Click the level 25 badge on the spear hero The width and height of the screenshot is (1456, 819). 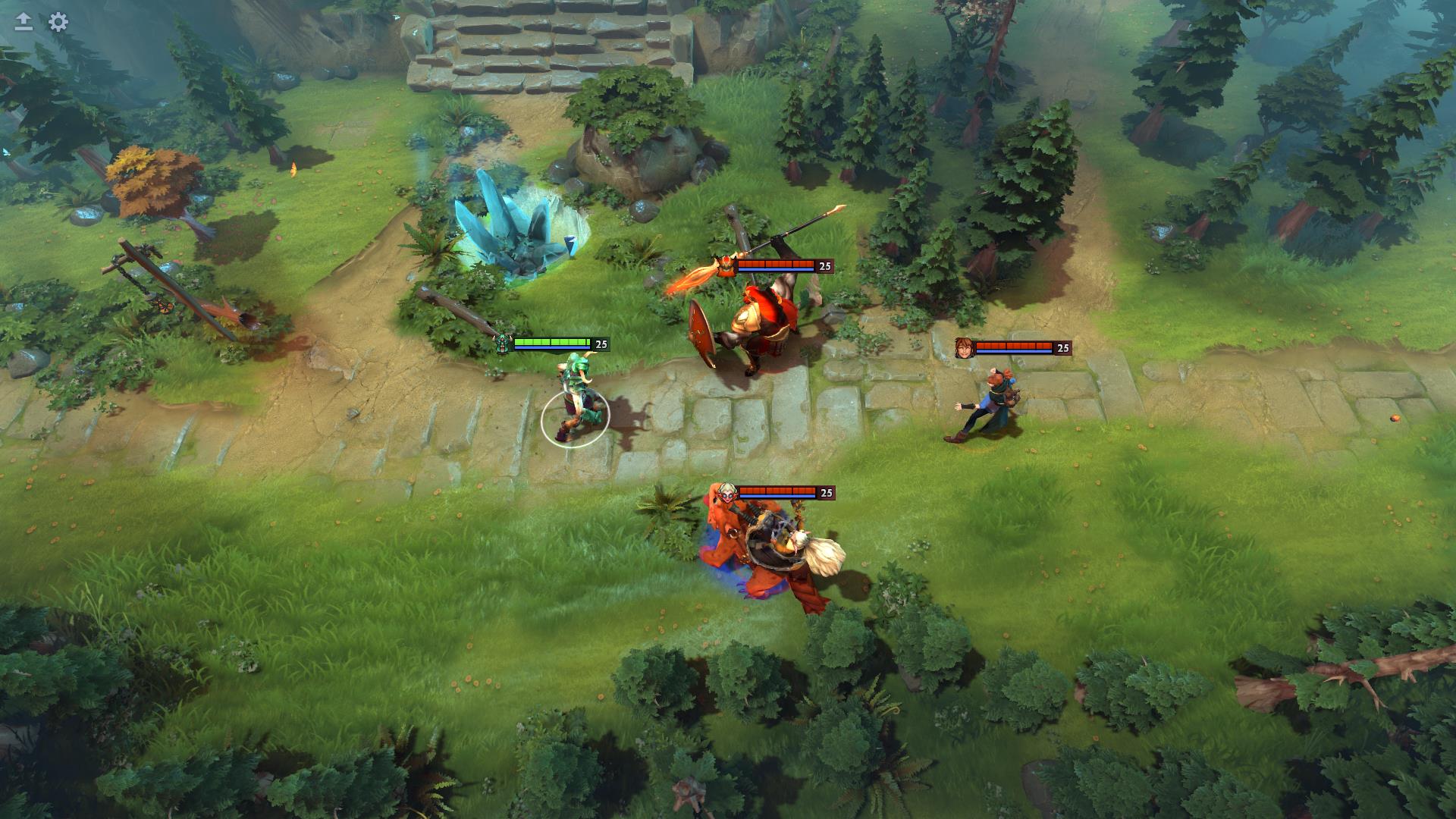pyautogui.click(x=823, y=266)
